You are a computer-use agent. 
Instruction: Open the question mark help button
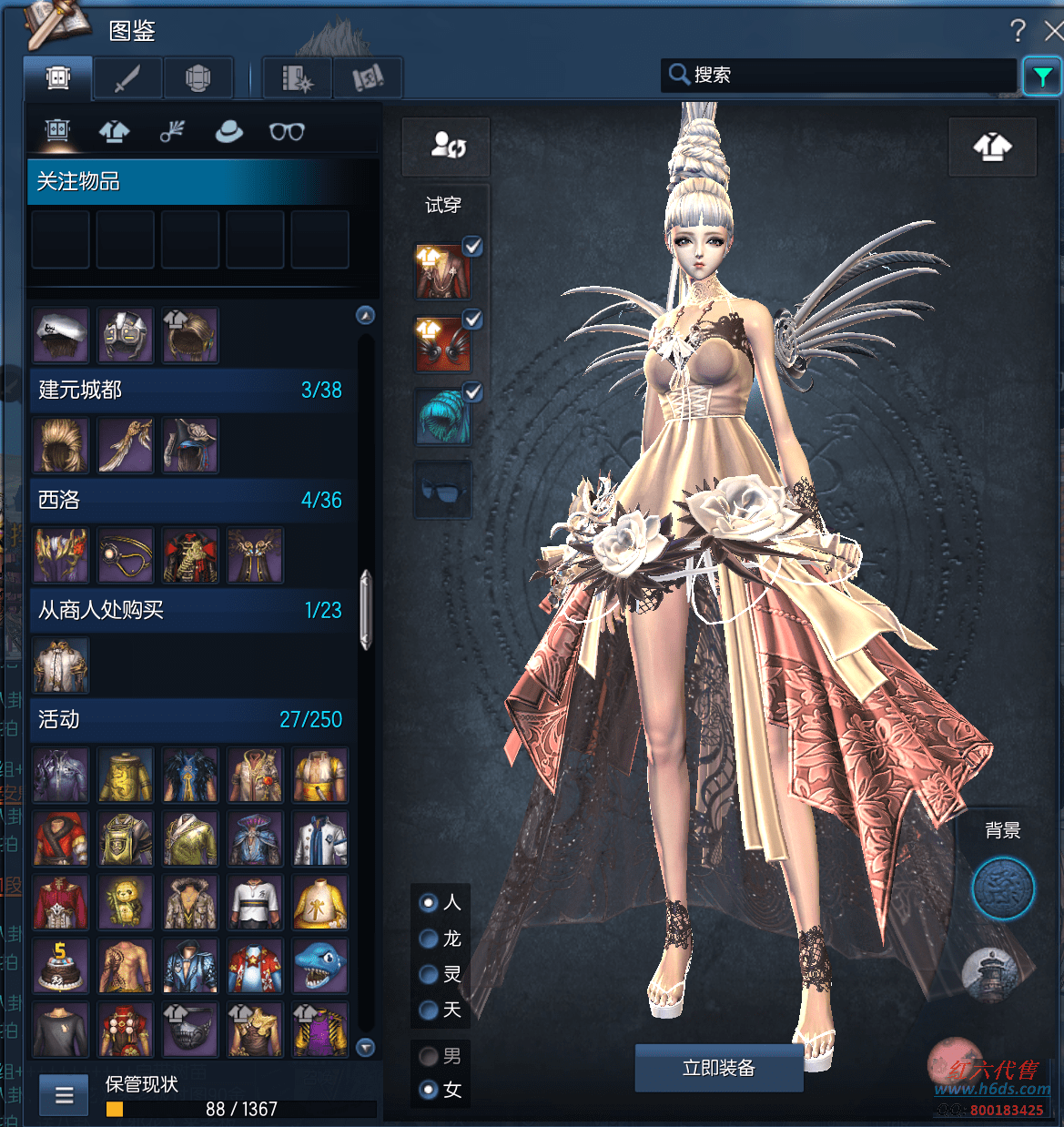[1018, 32]
